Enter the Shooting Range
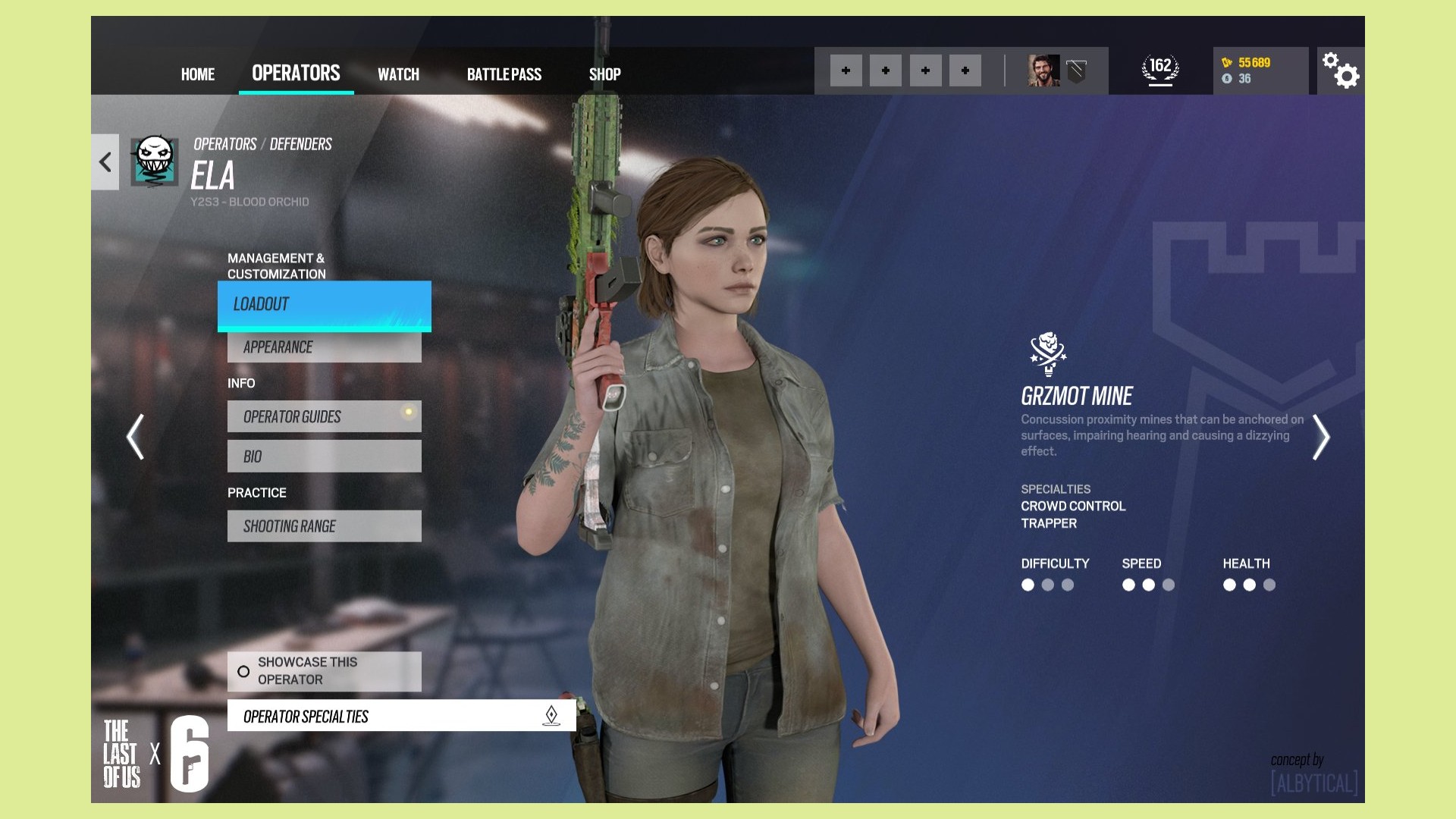Viewport: 1456px width, 819px height. pyautogui.click(x=325, y=526)
